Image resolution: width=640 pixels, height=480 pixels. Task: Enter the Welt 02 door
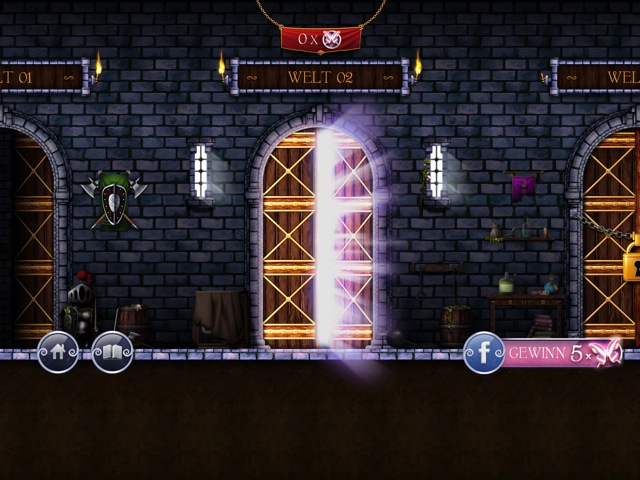point(317,240)
